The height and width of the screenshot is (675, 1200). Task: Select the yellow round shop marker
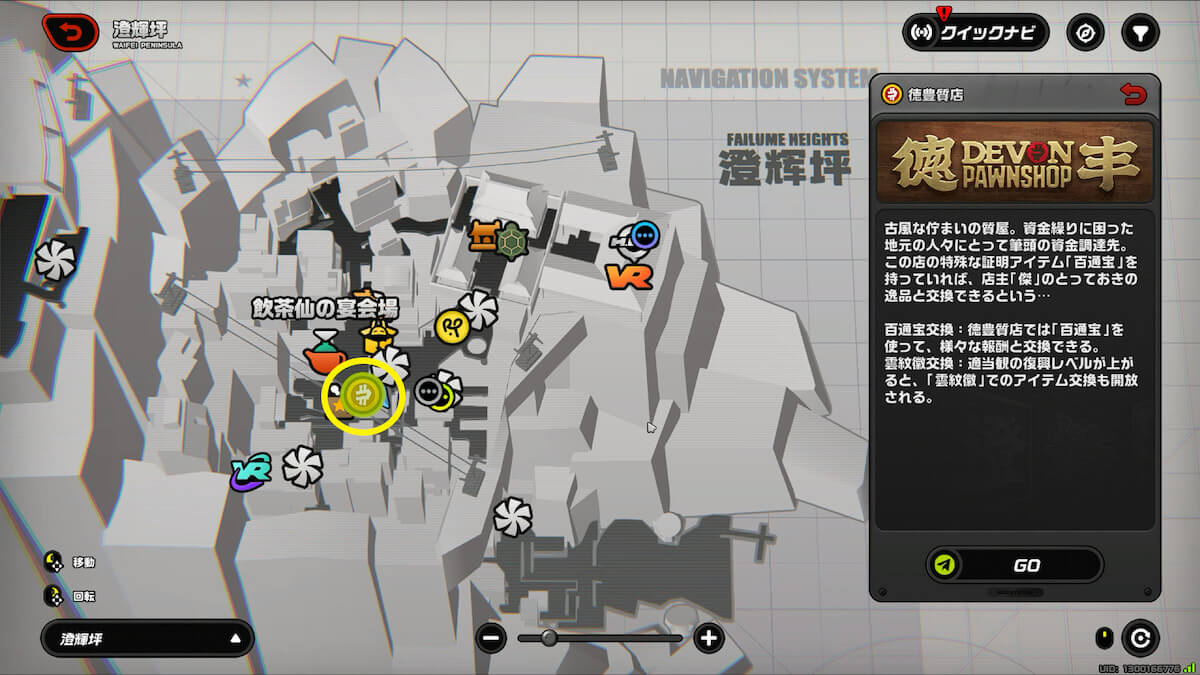click(449, 324)
